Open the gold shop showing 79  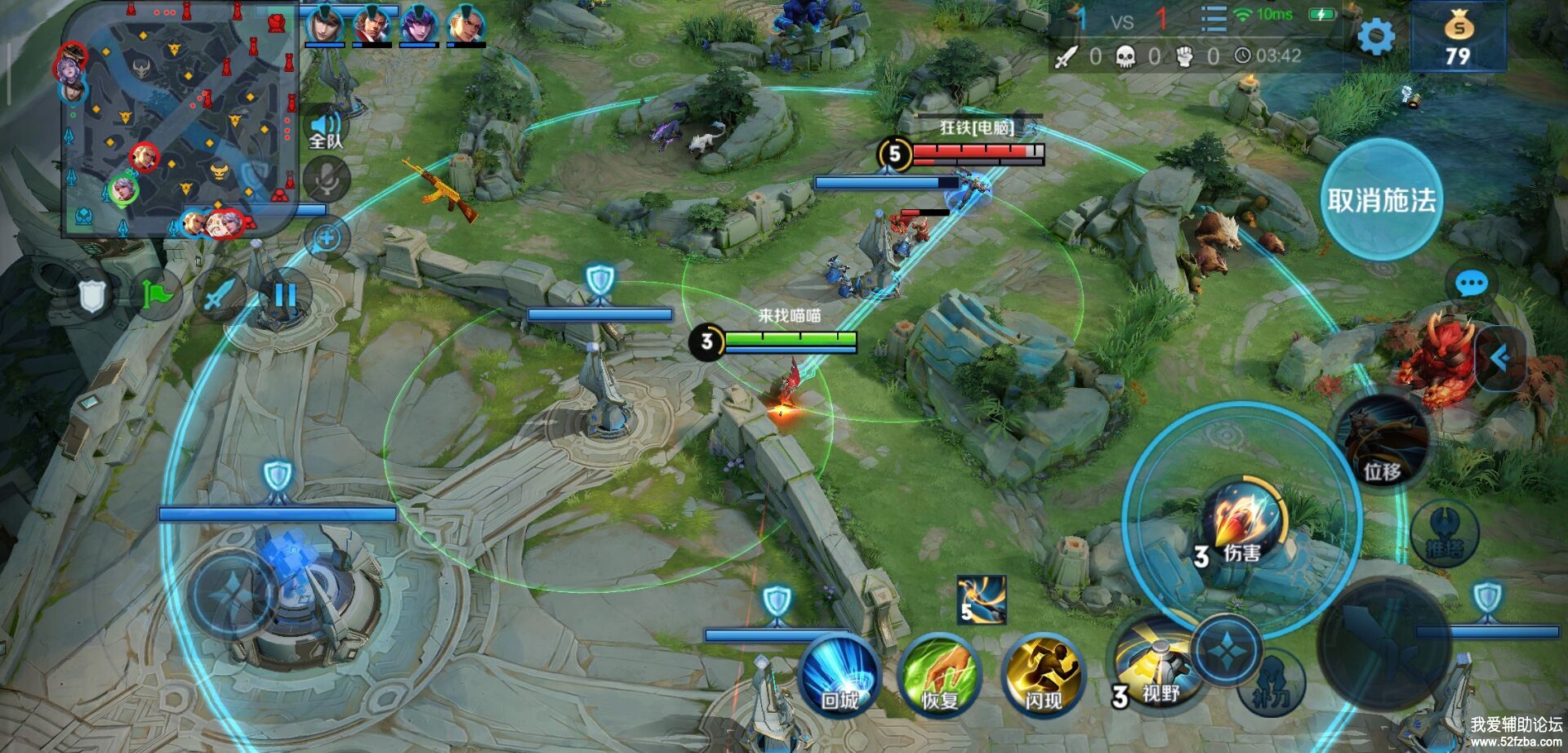point(1458,38)
